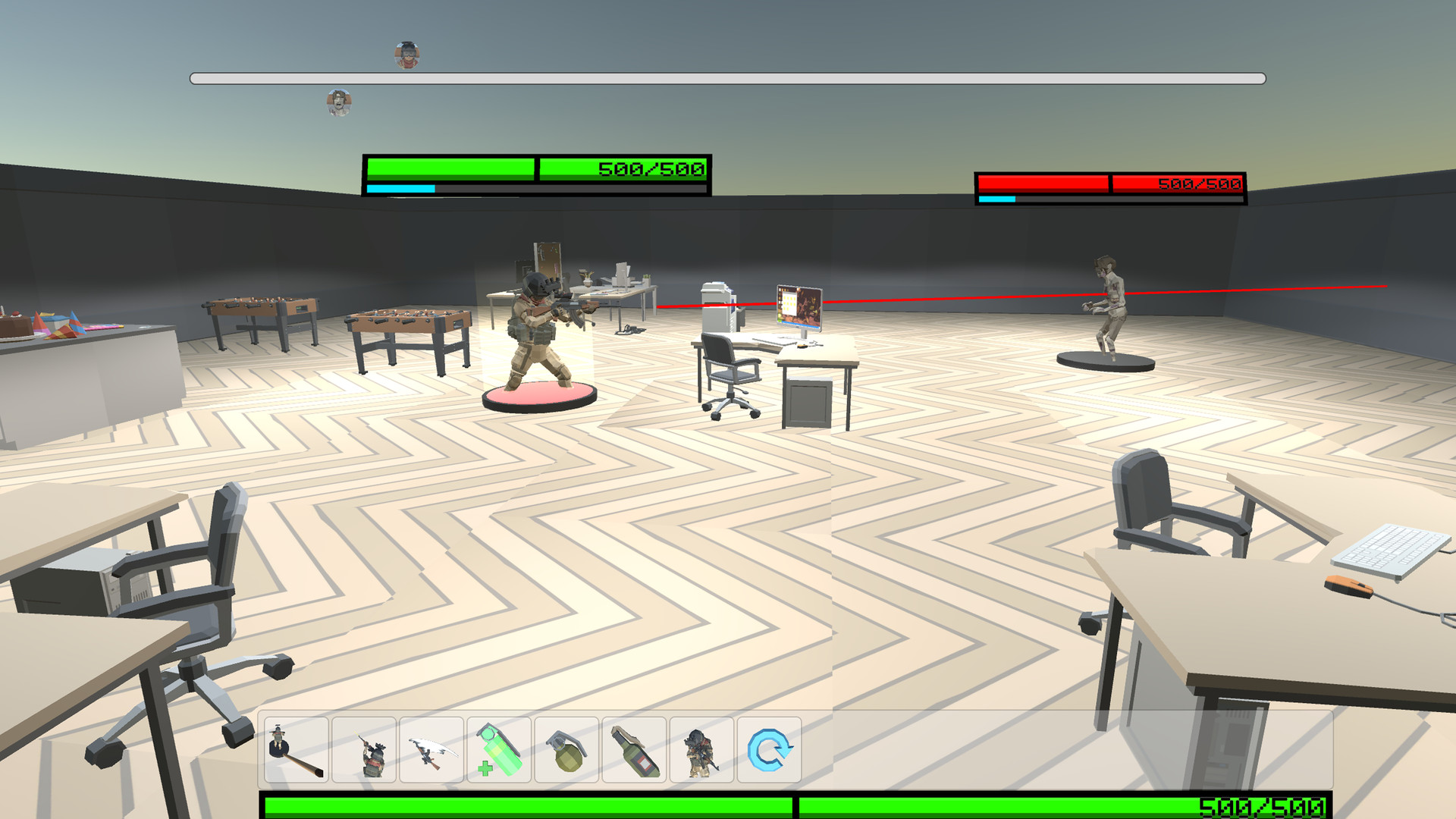Select the sniper standing on the red pedestal
Viewport: 1456px width, 819px height.
[x=538, y=326]
